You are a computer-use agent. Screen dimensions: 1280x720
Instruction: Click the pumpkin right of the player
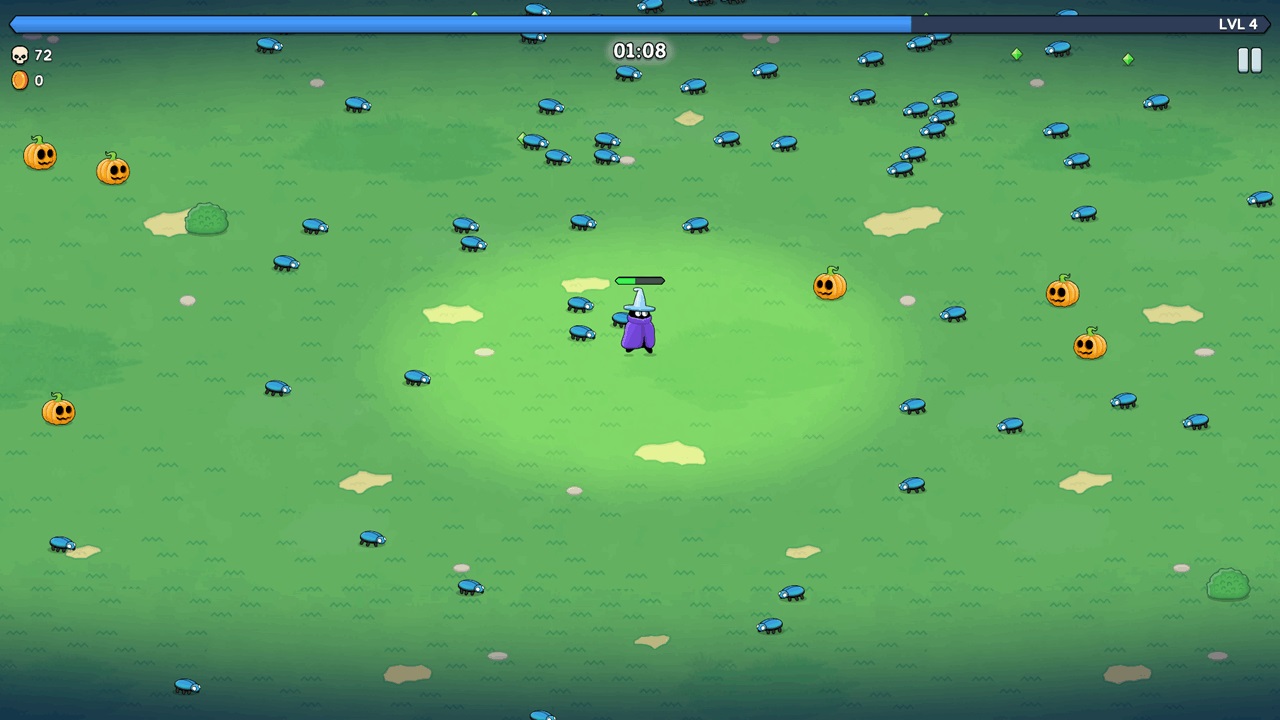tap(830, 287)
